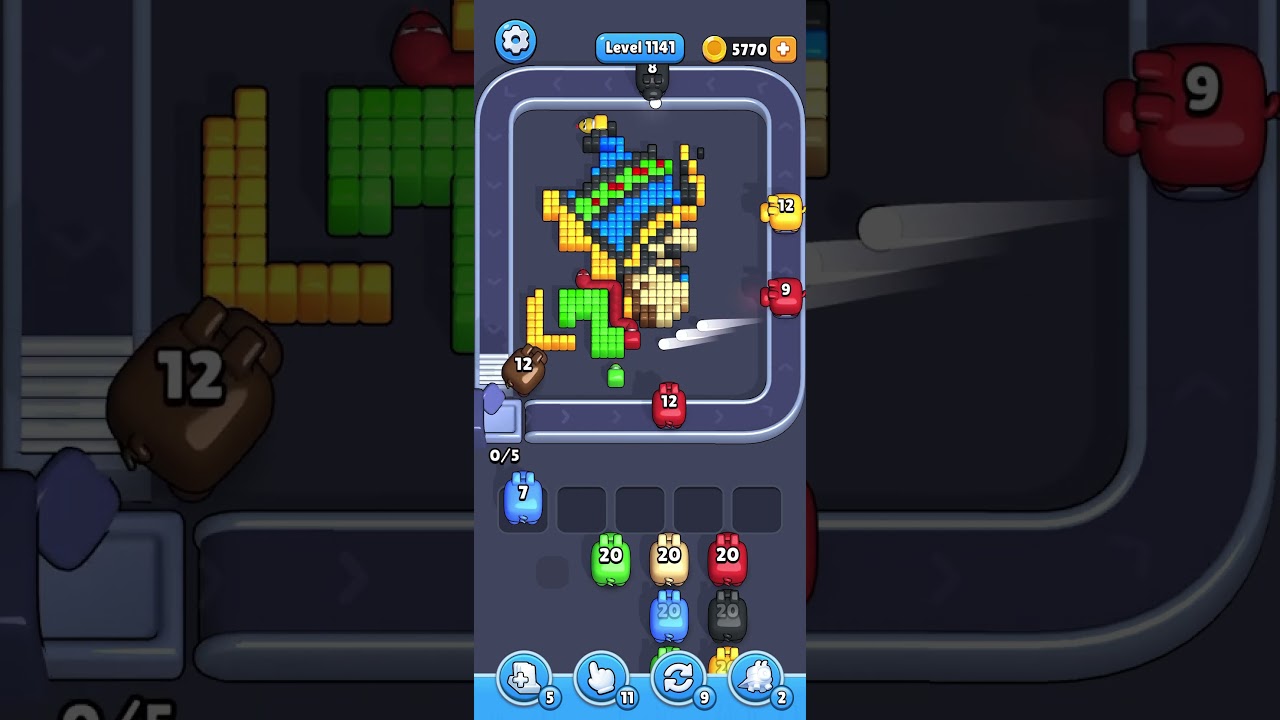This screenshot has height=720, width=1280.
Task: Tap the yellow truck numbered 12
Action: 784,211
